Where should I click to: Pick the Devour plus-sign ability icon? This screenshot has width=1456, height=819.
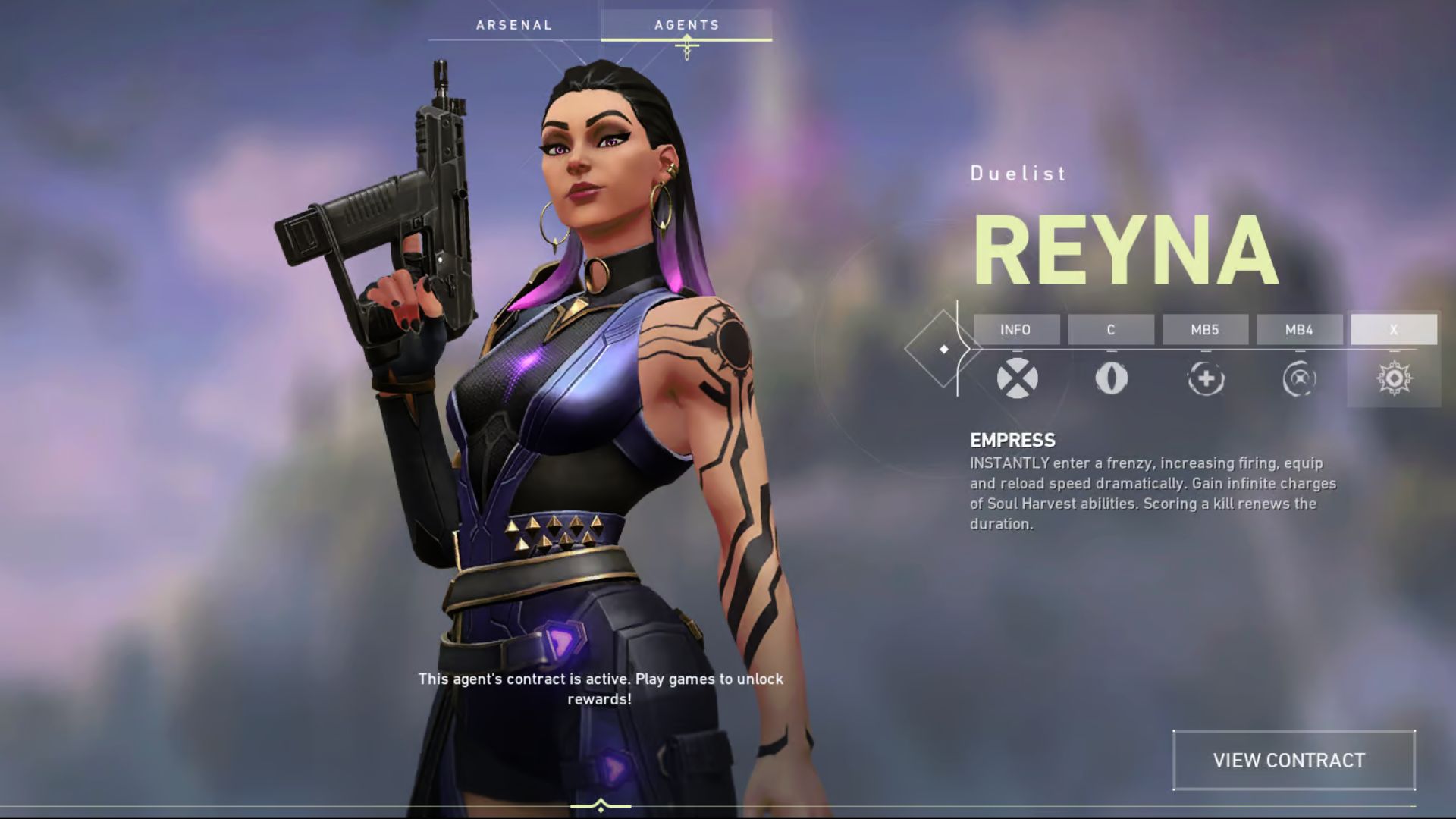[x=1206, y=378]
